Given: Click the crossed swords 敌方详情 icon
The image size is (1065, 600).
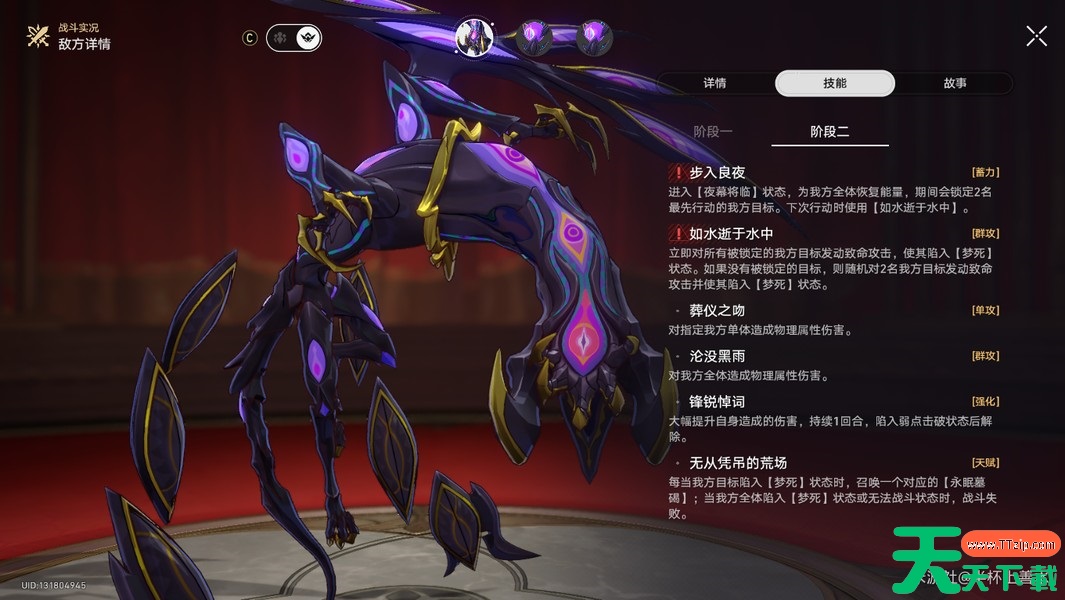Looking at the screenshot, I should pyautogui.click(x=38, y=37).
